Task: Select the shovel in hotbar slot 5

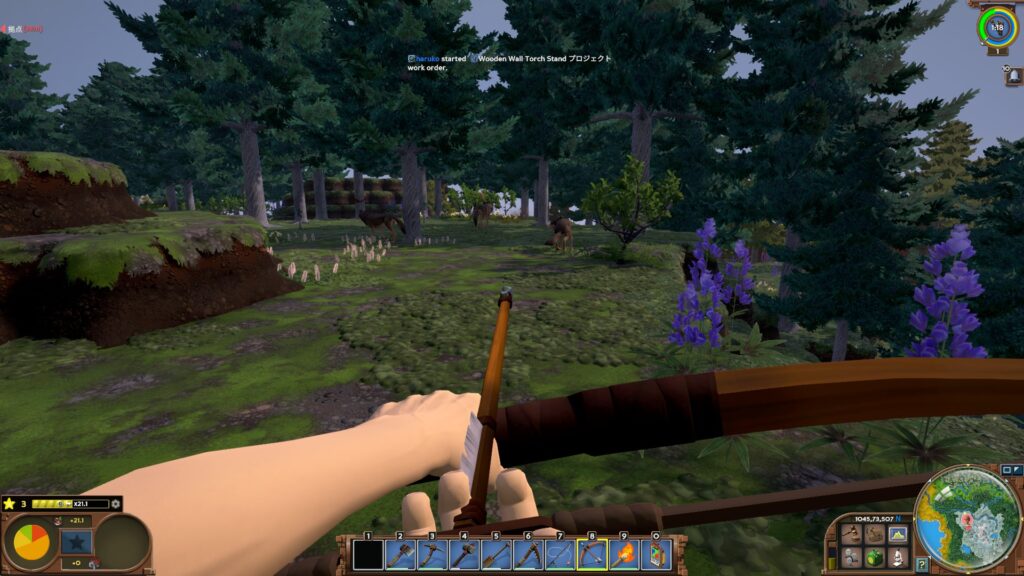Action: (x=496, y=553)
